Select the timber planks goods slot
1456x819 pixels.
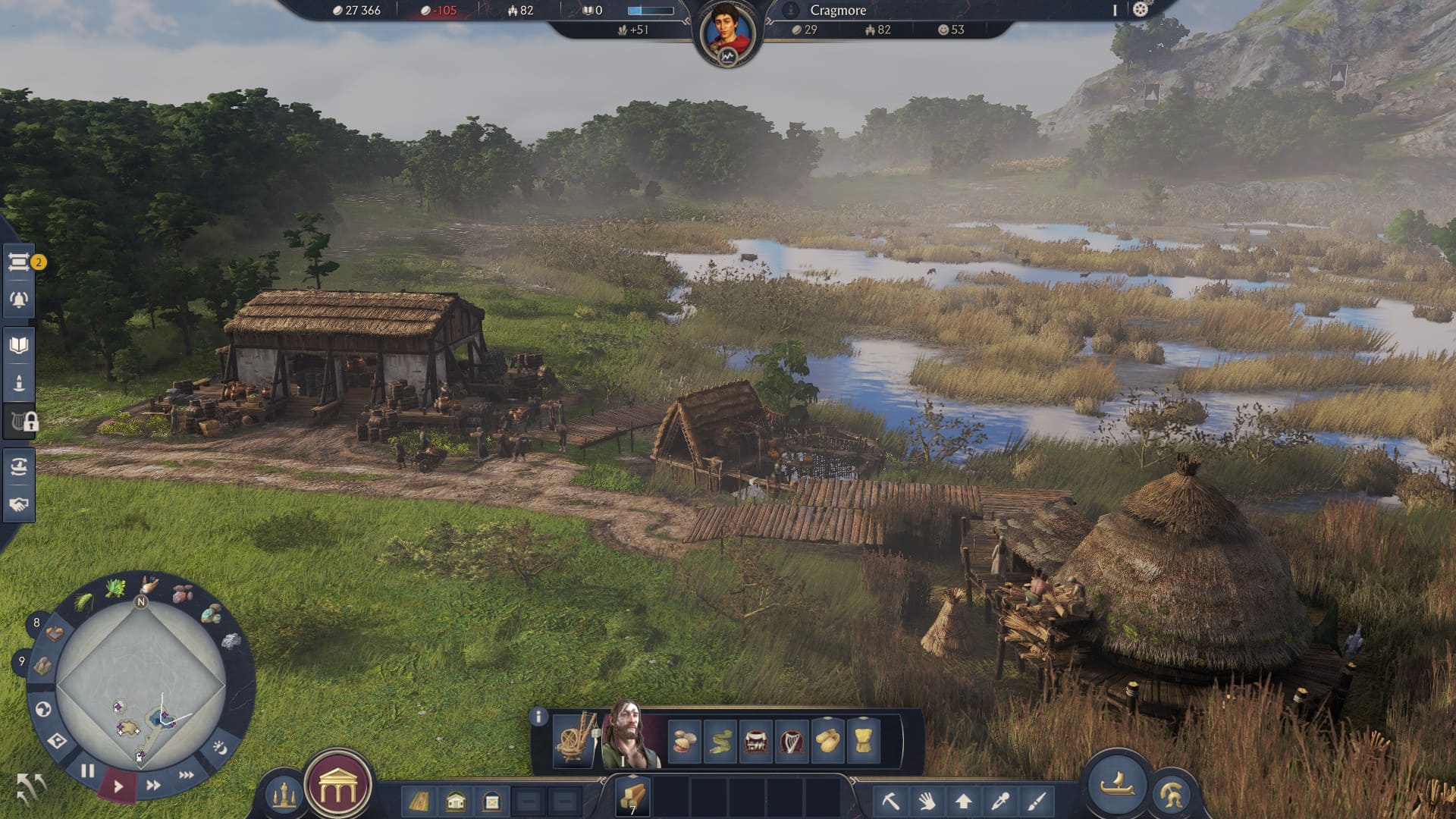tap(632, 798)
